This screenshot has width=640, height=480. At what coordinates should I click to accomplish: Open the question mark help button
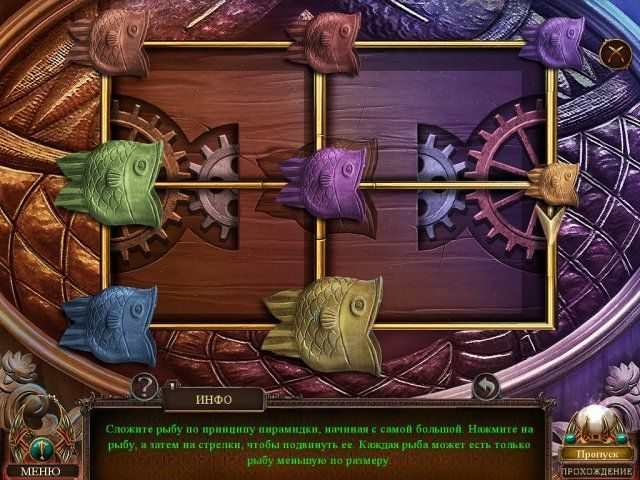(145, 385)
